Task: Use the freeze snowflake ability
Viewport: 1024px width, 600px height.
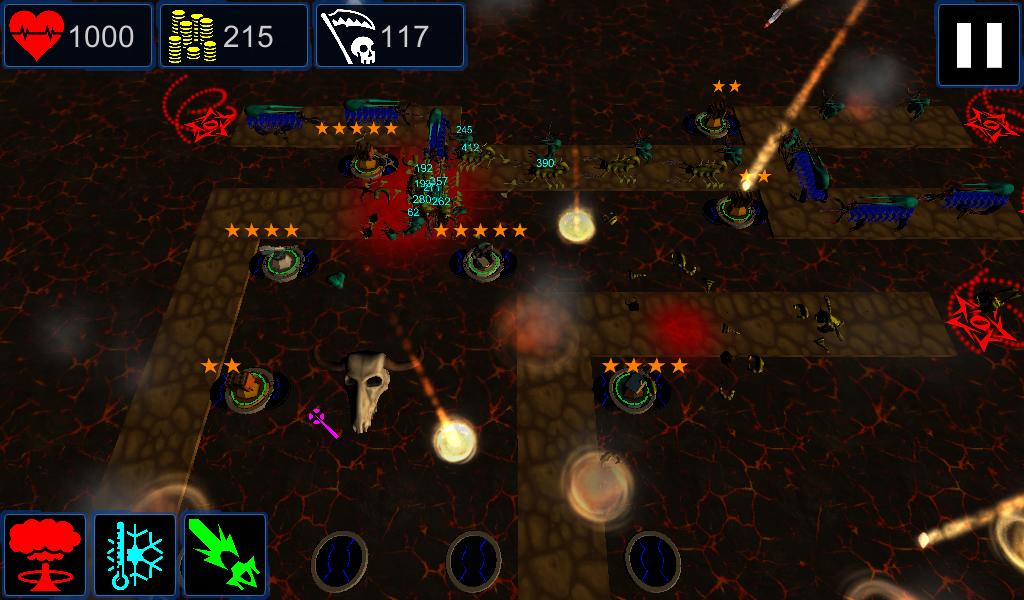Action: [135, 555]
